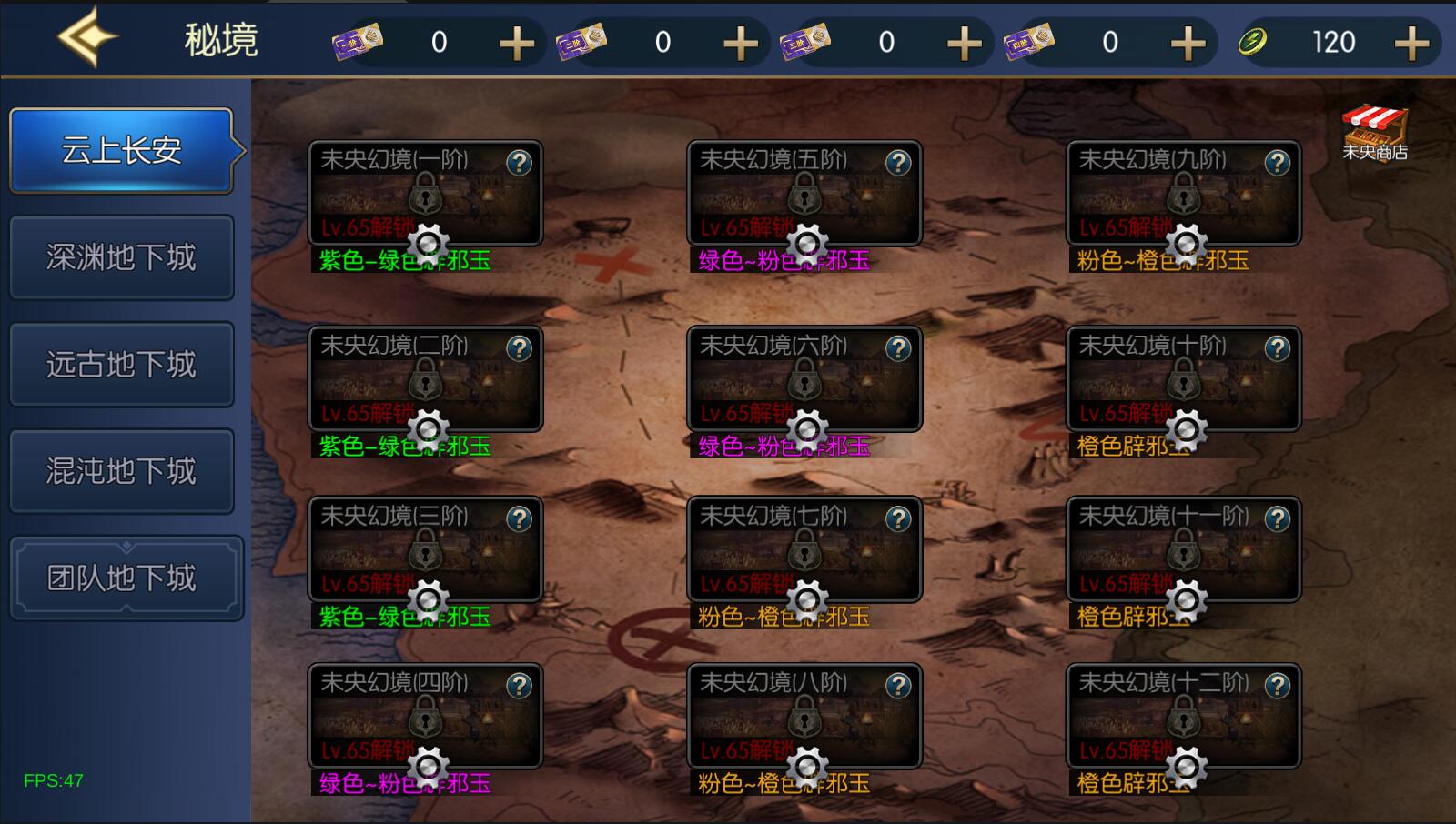Choose the 混沌地下城 tab
Viewport: 1456px width, 824px height.
[x=122, y=471]
